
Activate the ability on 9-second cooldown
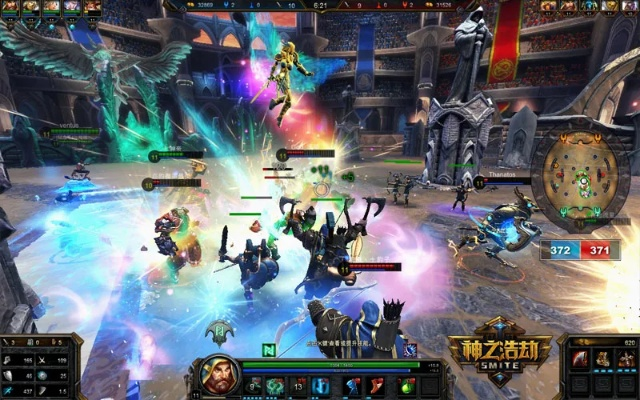[x=254, y=385]
